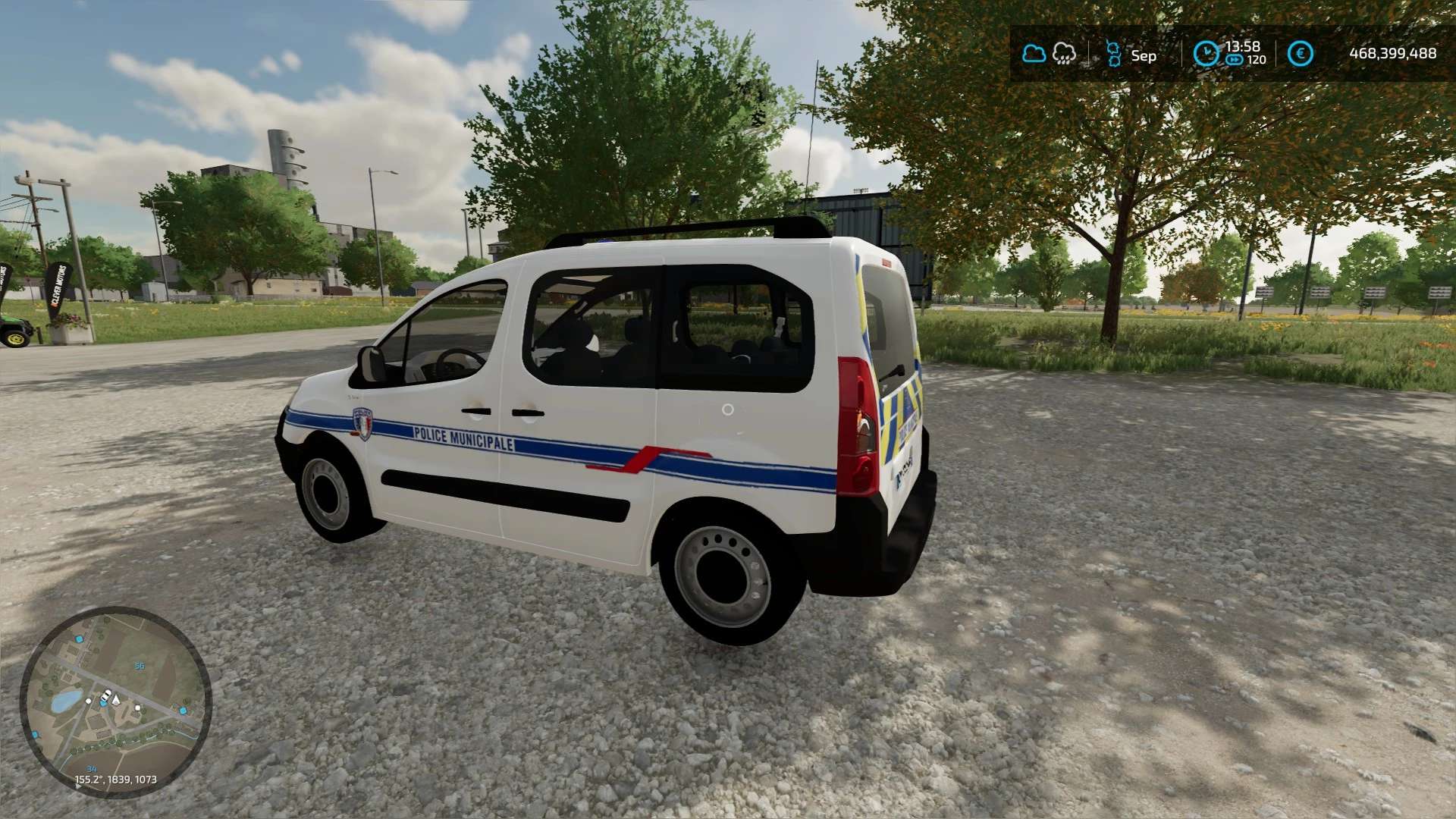This screenshot has height=819, width=1456.
Task: Click the circular minimap
Action: click(x=115, y=701)
